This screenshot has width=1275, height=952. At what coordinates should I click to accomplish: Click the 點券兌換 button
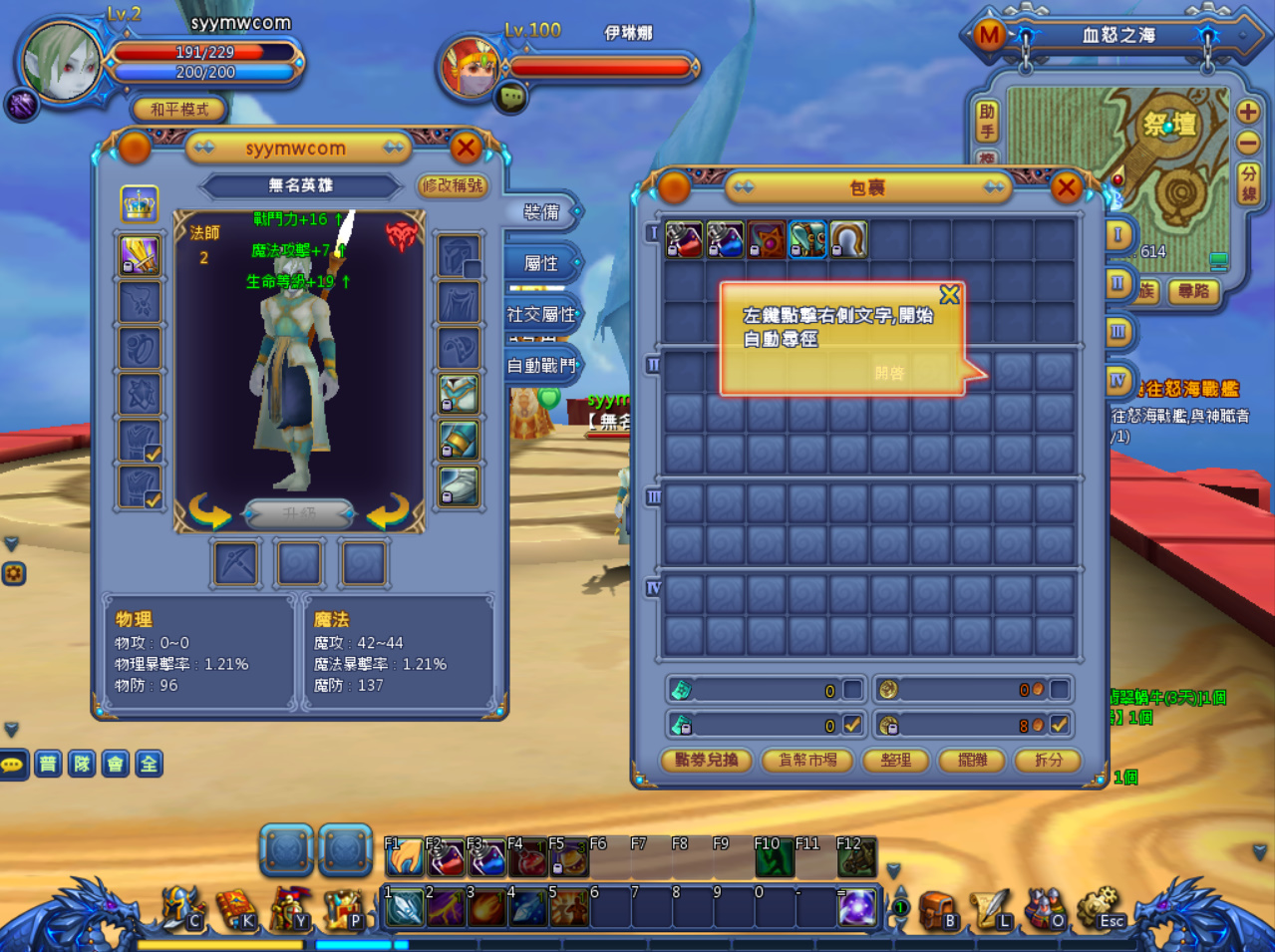[706, 760]
